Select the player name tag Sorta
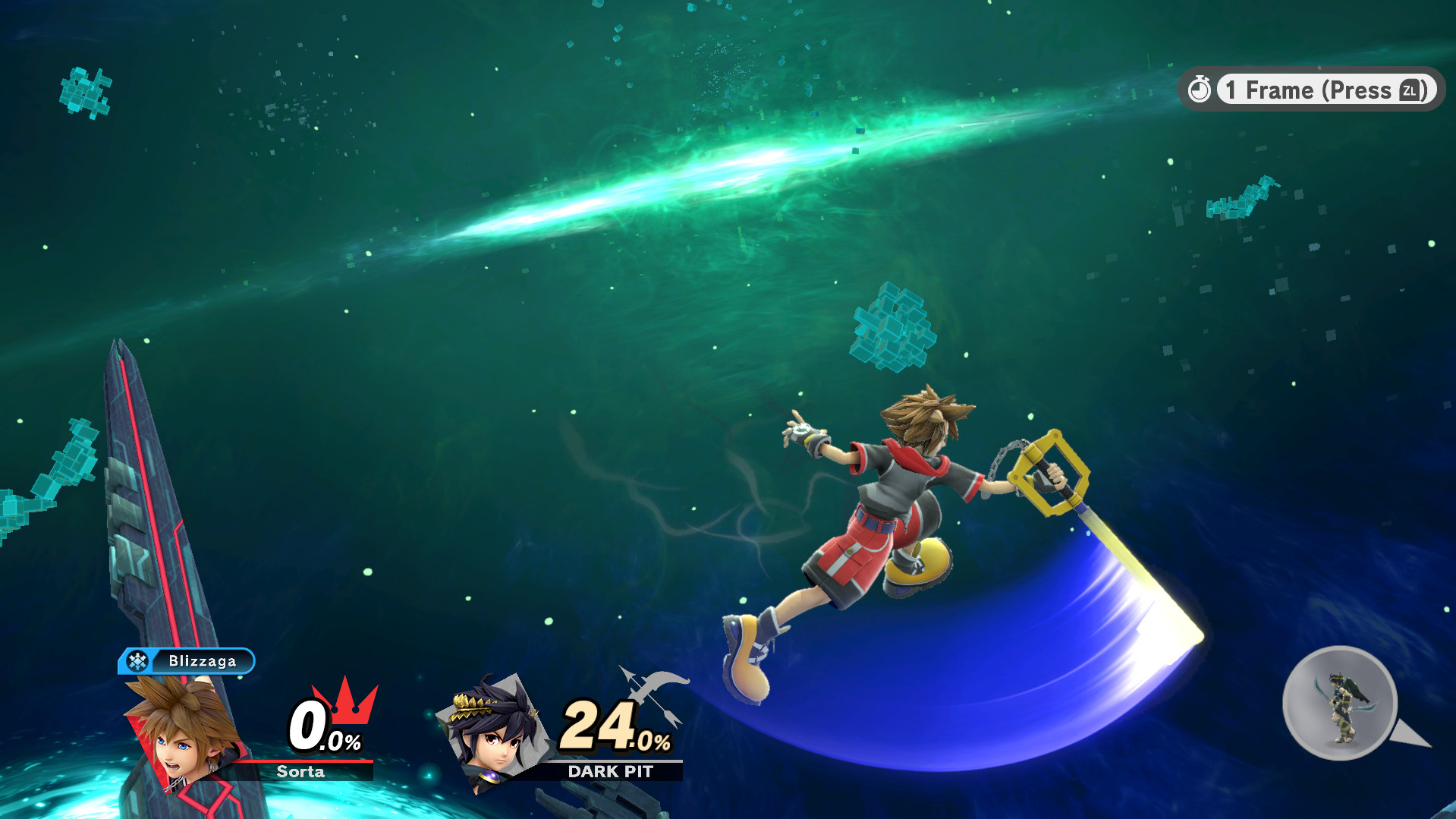 tap(301, 773)
